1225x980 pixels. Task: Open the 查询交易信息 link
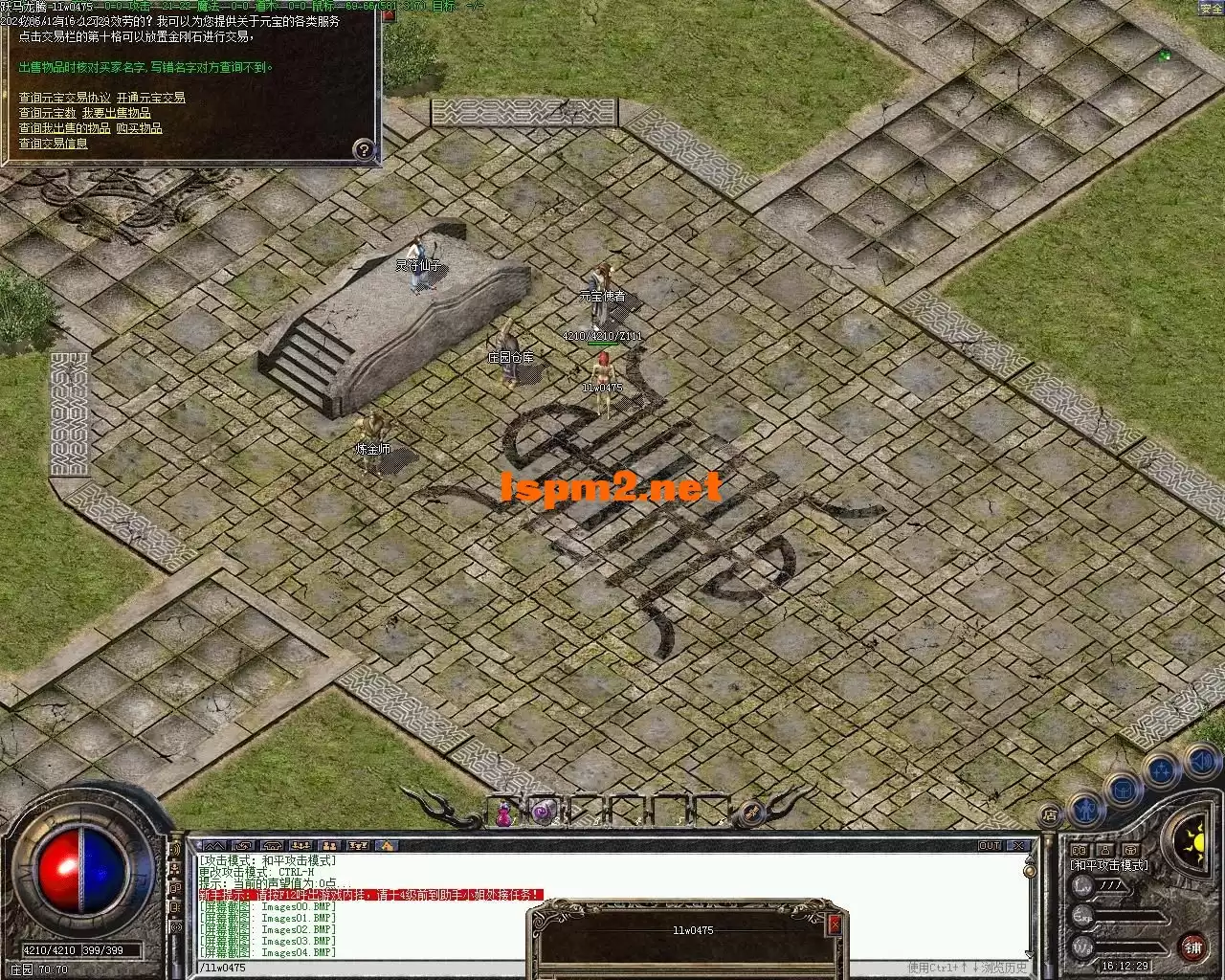pyautogui.click(x=54, y=144)
